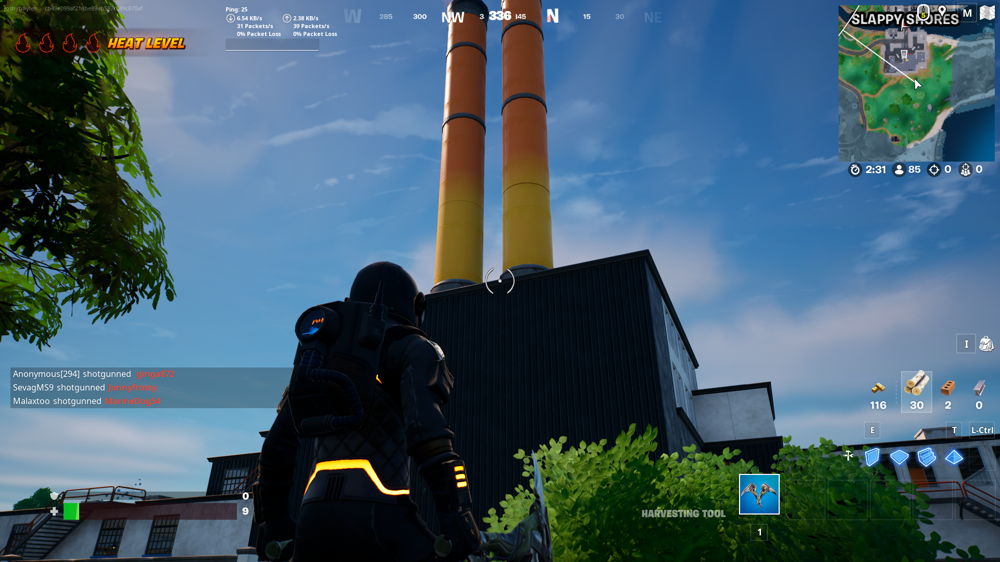The height and width of the screenshot is (562, 1000).
Task: Click the map marker pin icon
Action: click(x=942, y=12)
